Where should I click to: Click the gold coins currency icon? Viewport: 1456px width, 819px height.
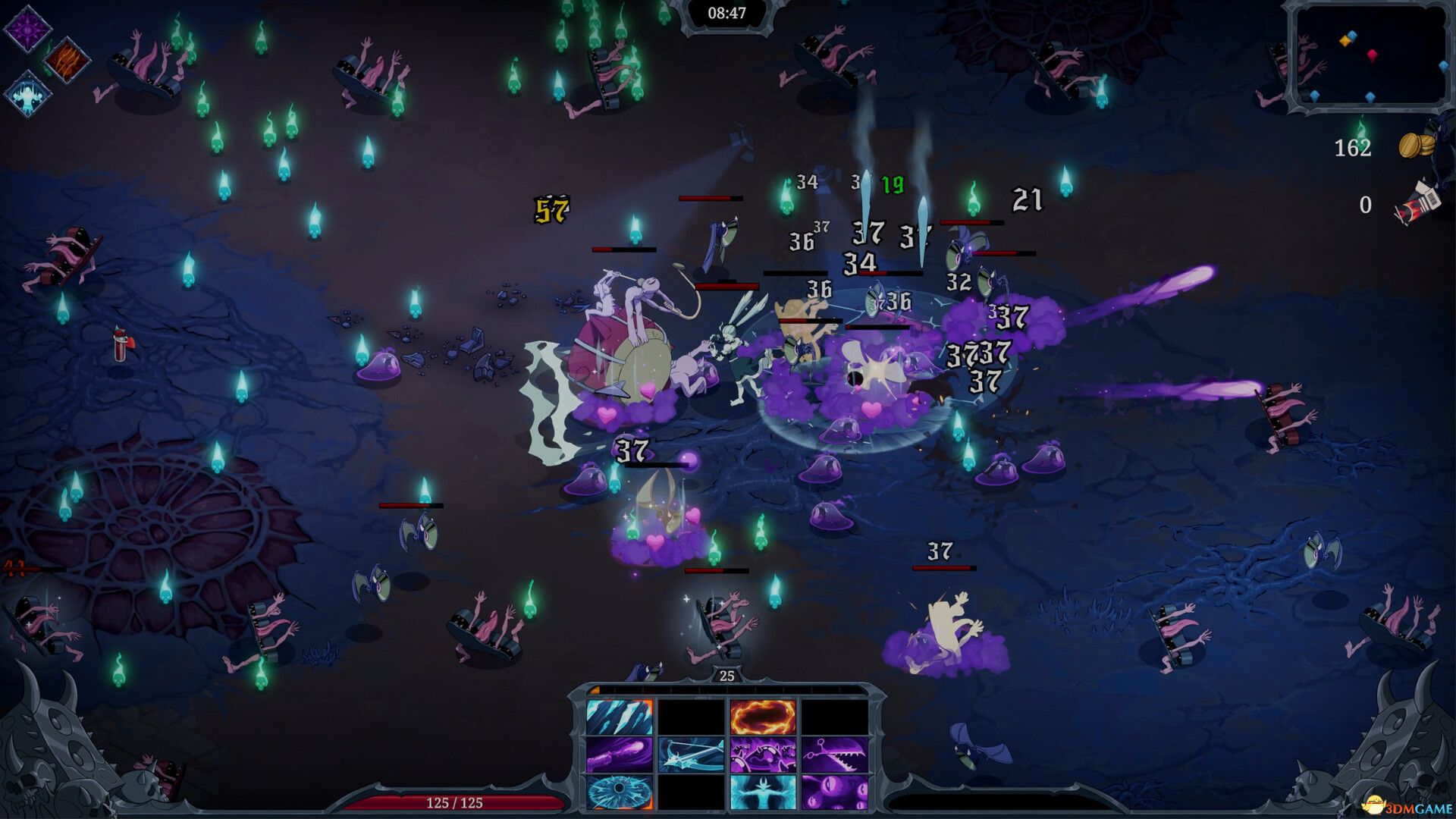point(1415,145)
